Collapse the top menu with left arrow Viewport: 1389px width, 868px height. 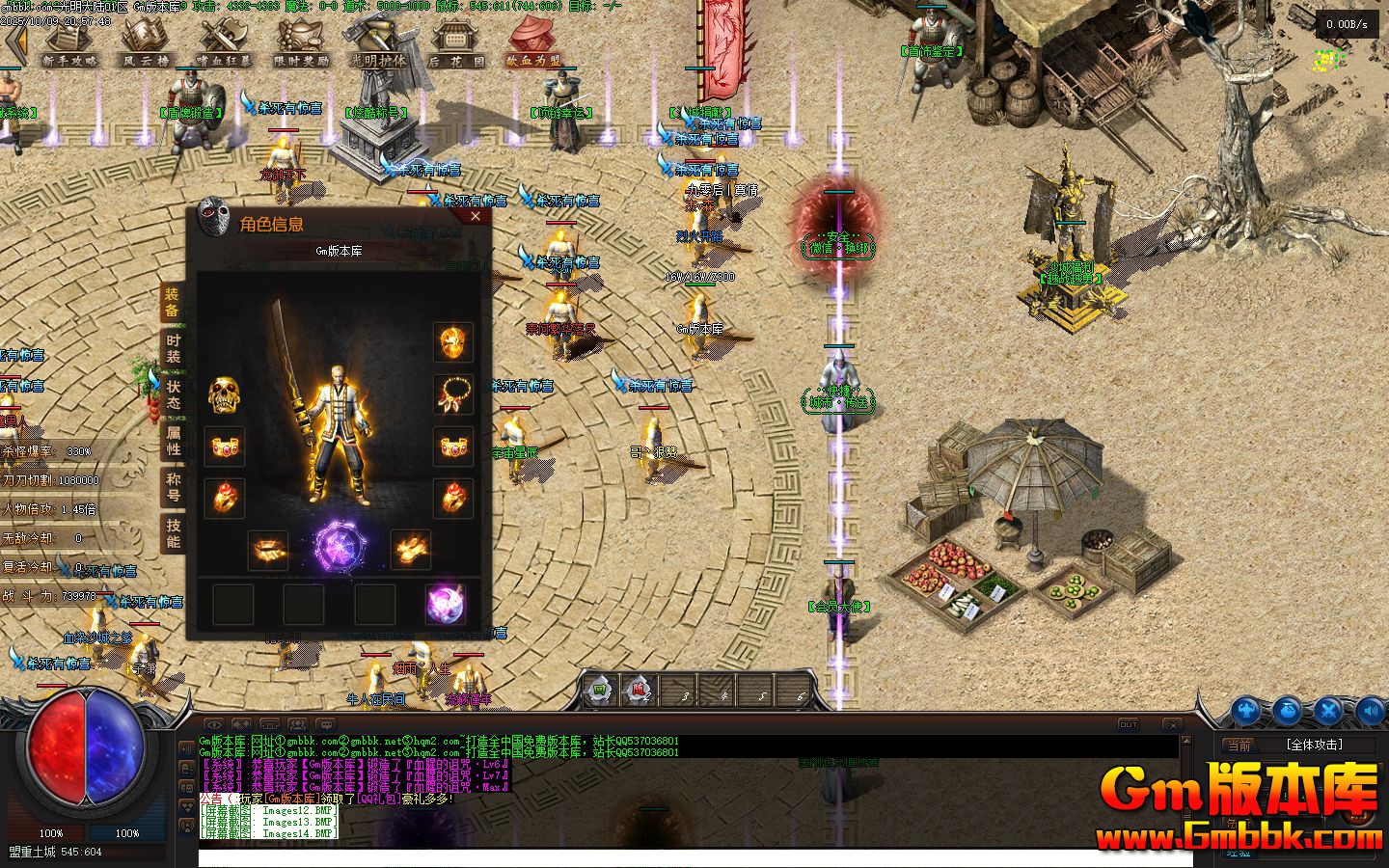(x=14, y=44)
